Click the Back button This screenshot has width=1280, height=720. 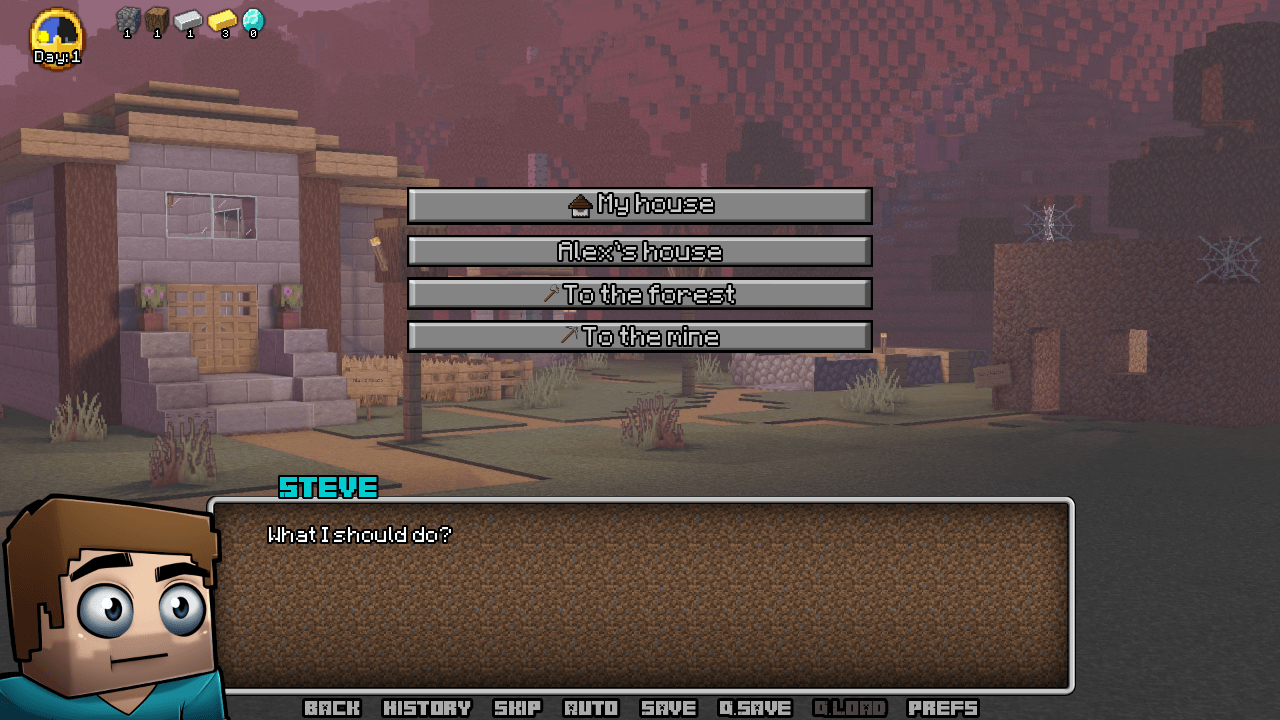(332, 708)
